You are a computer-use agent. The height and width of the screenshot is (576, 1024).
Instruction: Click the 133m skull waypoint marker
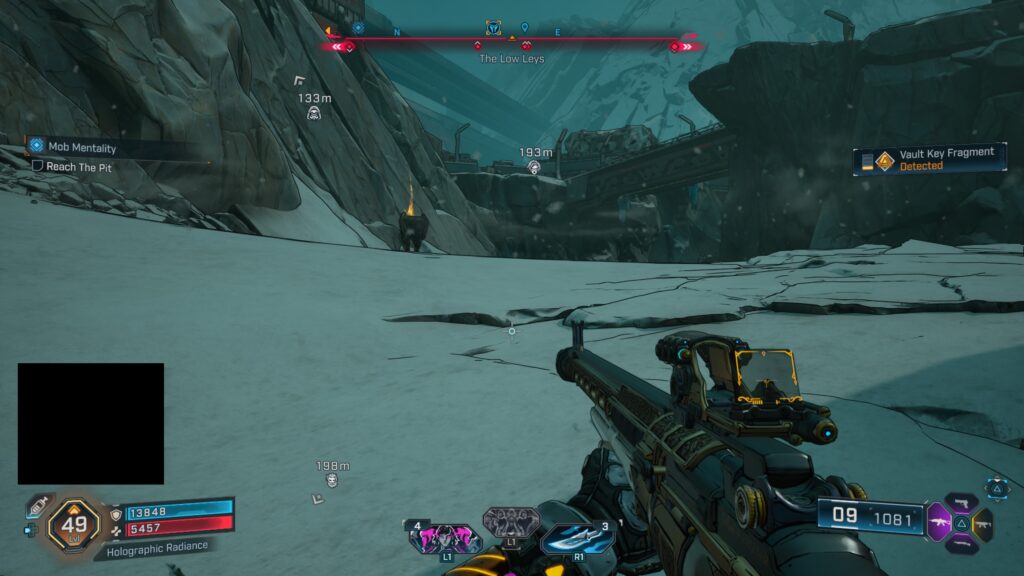(x=314, y=114)
